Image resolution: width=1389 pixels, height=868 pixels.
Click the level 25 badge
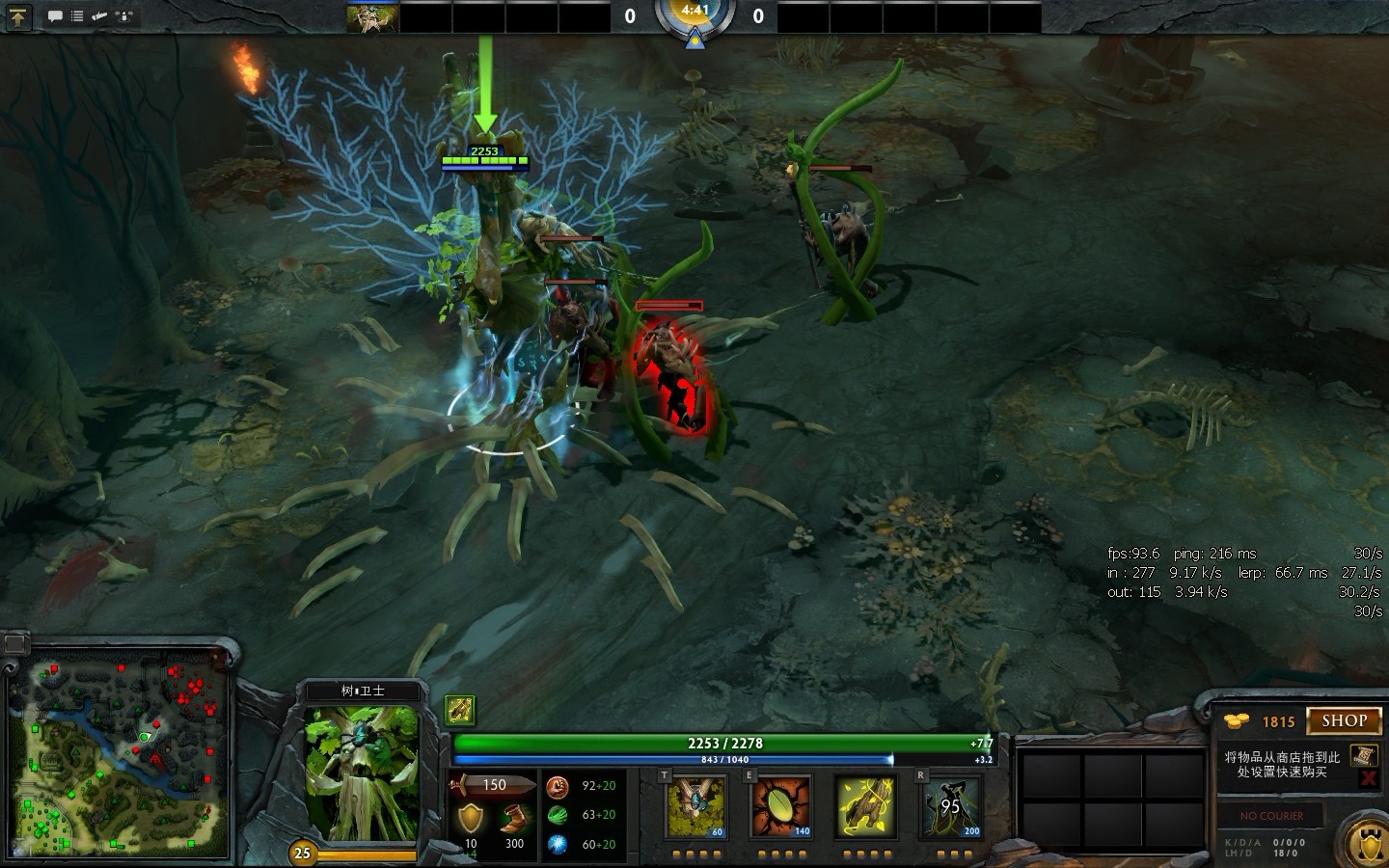(303, 853)
